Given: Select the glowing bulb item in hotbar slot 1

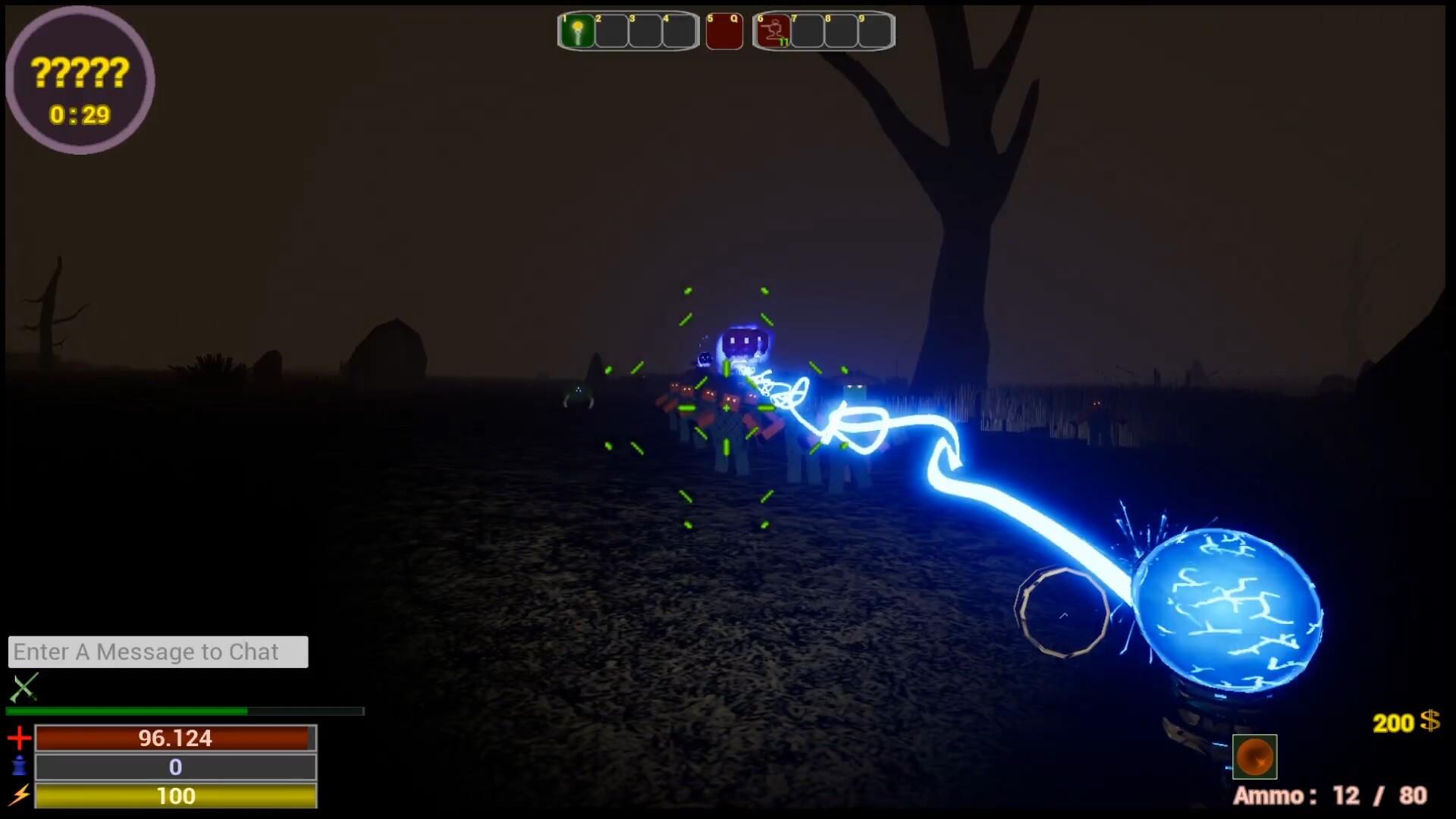Looking at the screenshot, I should [x=578, y=30].
